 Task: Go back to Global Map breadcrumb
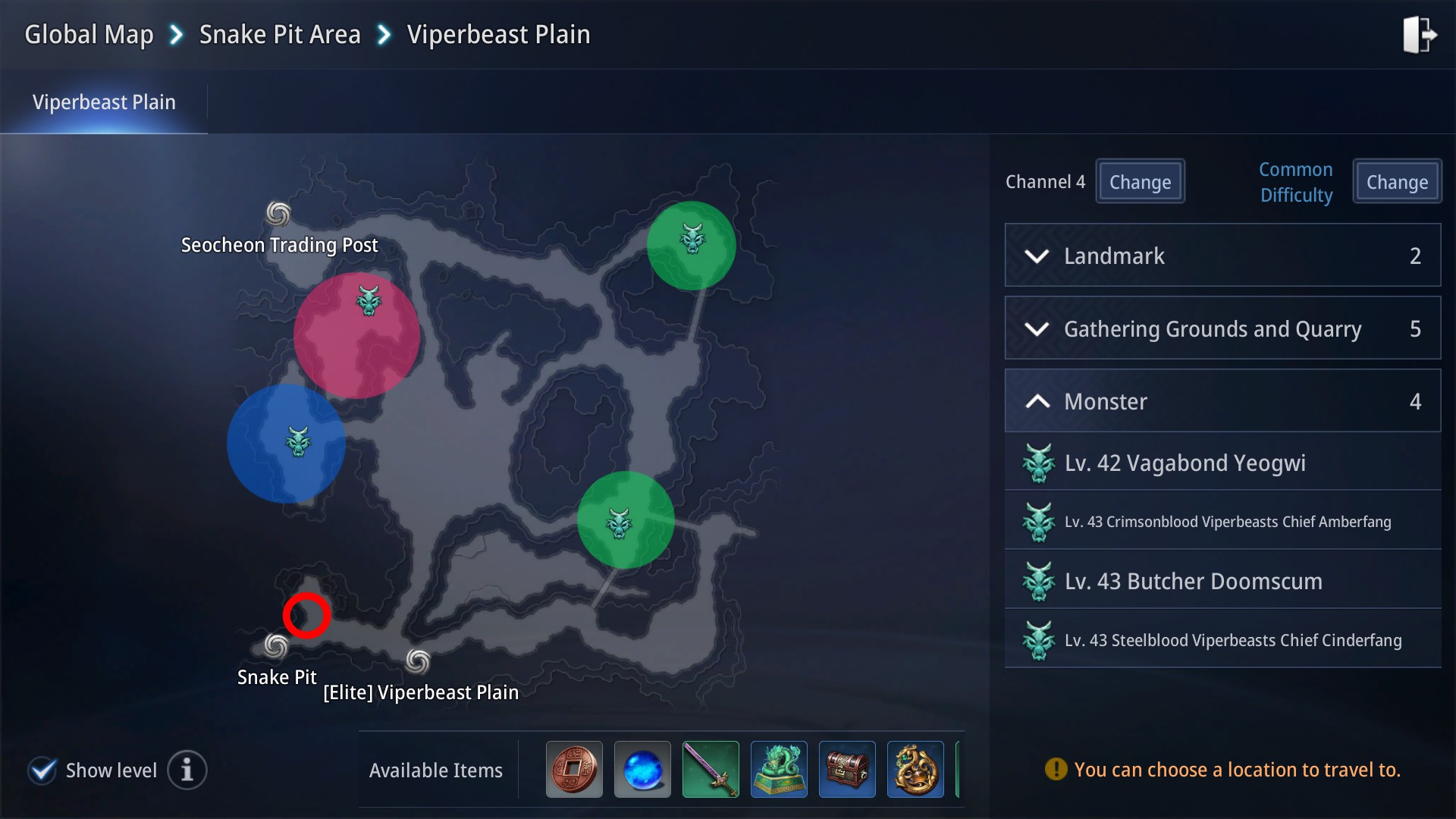pyautogui.click(x=89, y=35)
